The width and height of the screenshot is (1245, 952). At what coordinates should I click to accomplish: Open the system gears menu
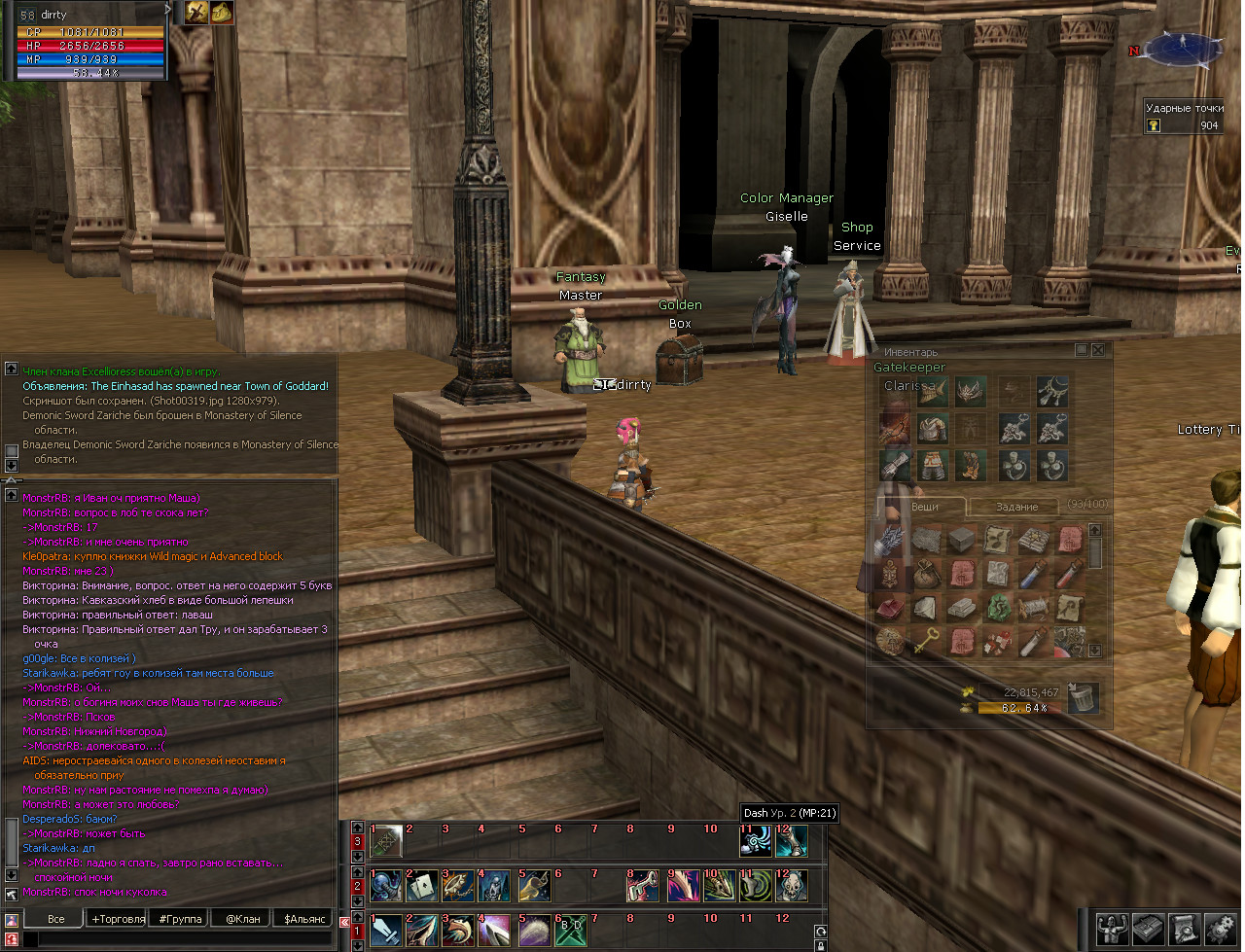[x=1220, y=929]
